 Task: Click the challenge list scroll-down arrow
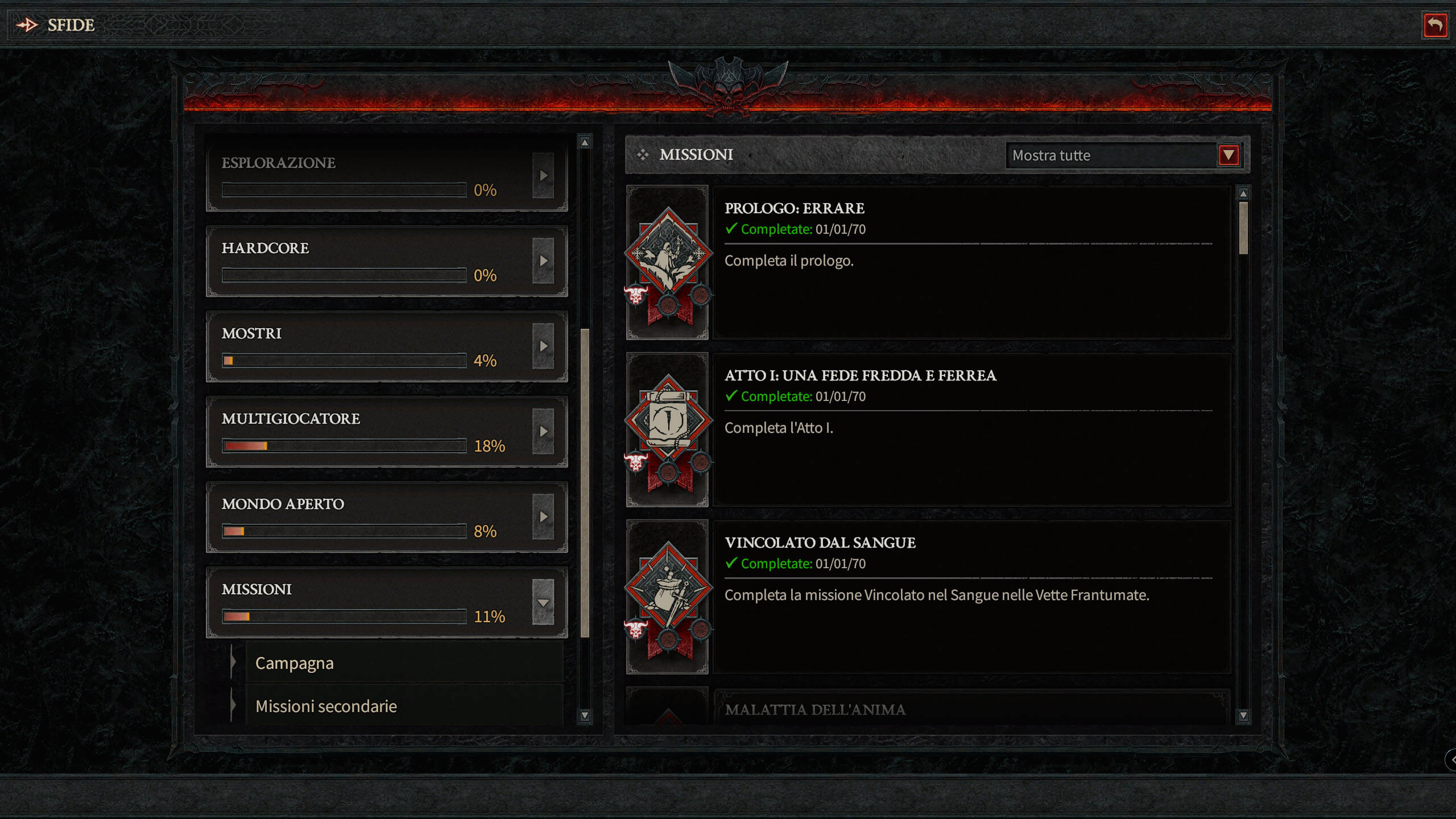pos(1243,715)
